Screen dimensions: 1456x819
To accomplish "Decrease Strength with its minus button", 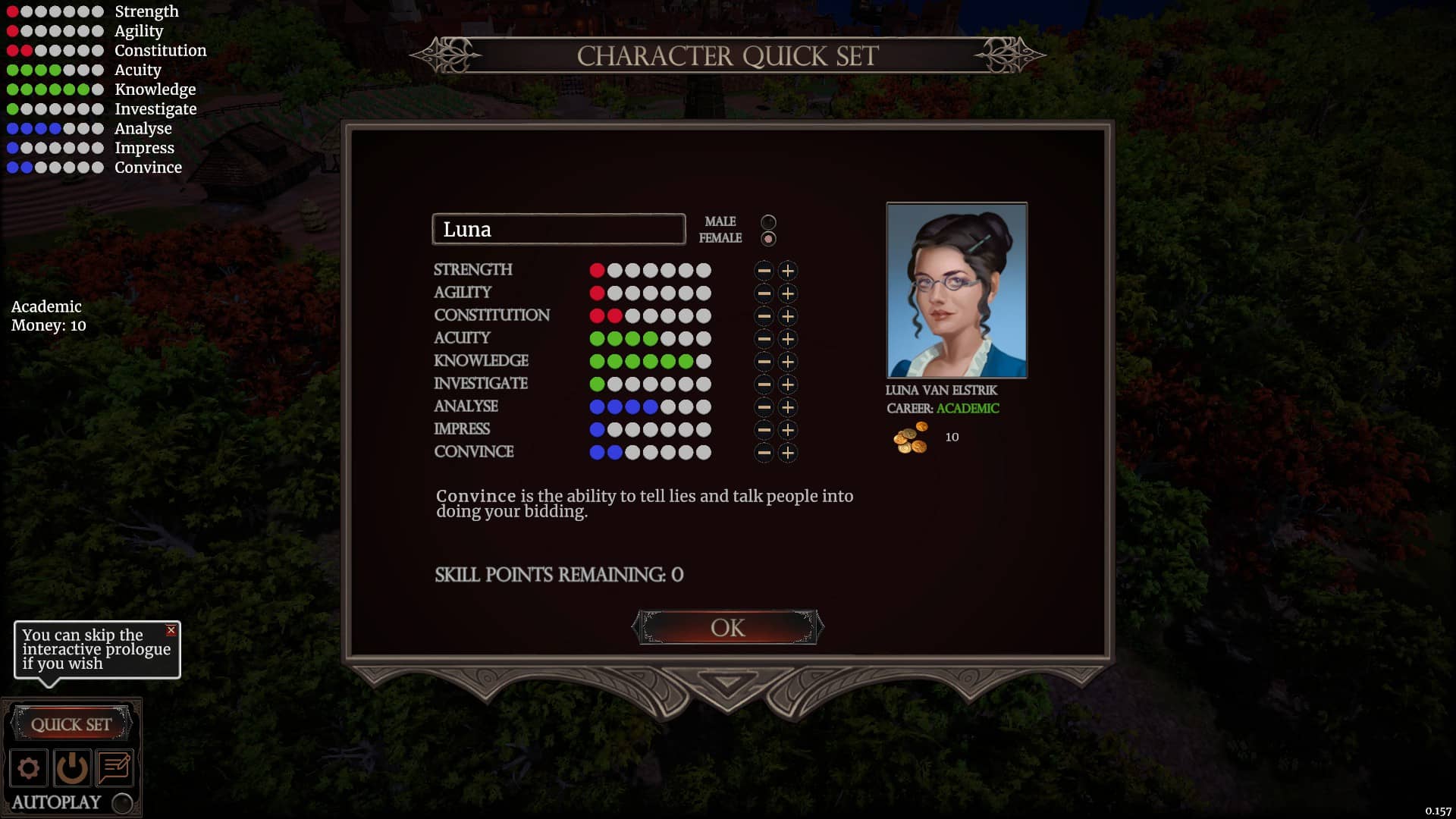I will point(764,271).
